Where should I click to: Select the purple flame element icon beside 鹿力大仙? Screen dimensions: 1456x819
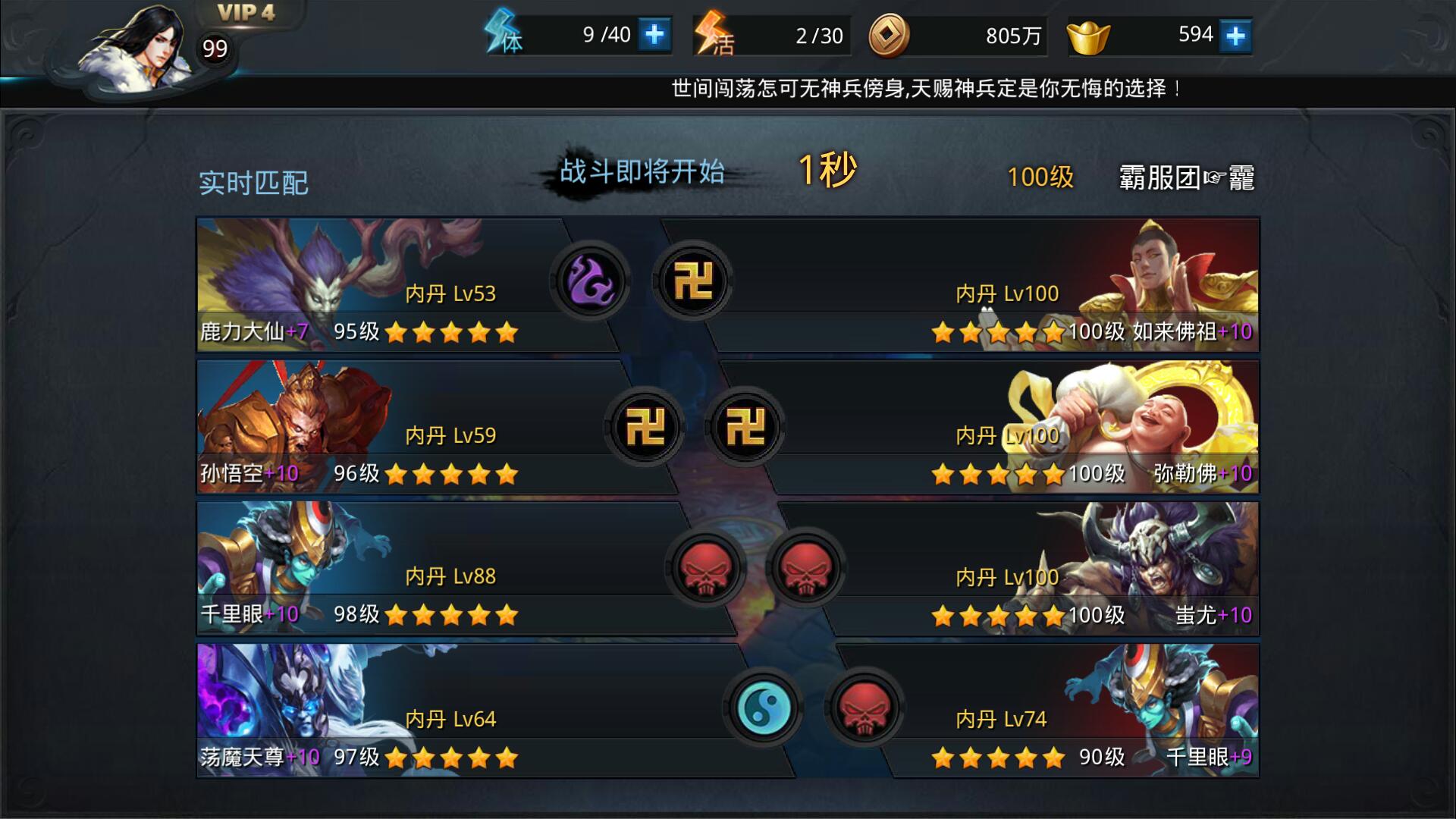pyautogui.click(x=590, y=281)
